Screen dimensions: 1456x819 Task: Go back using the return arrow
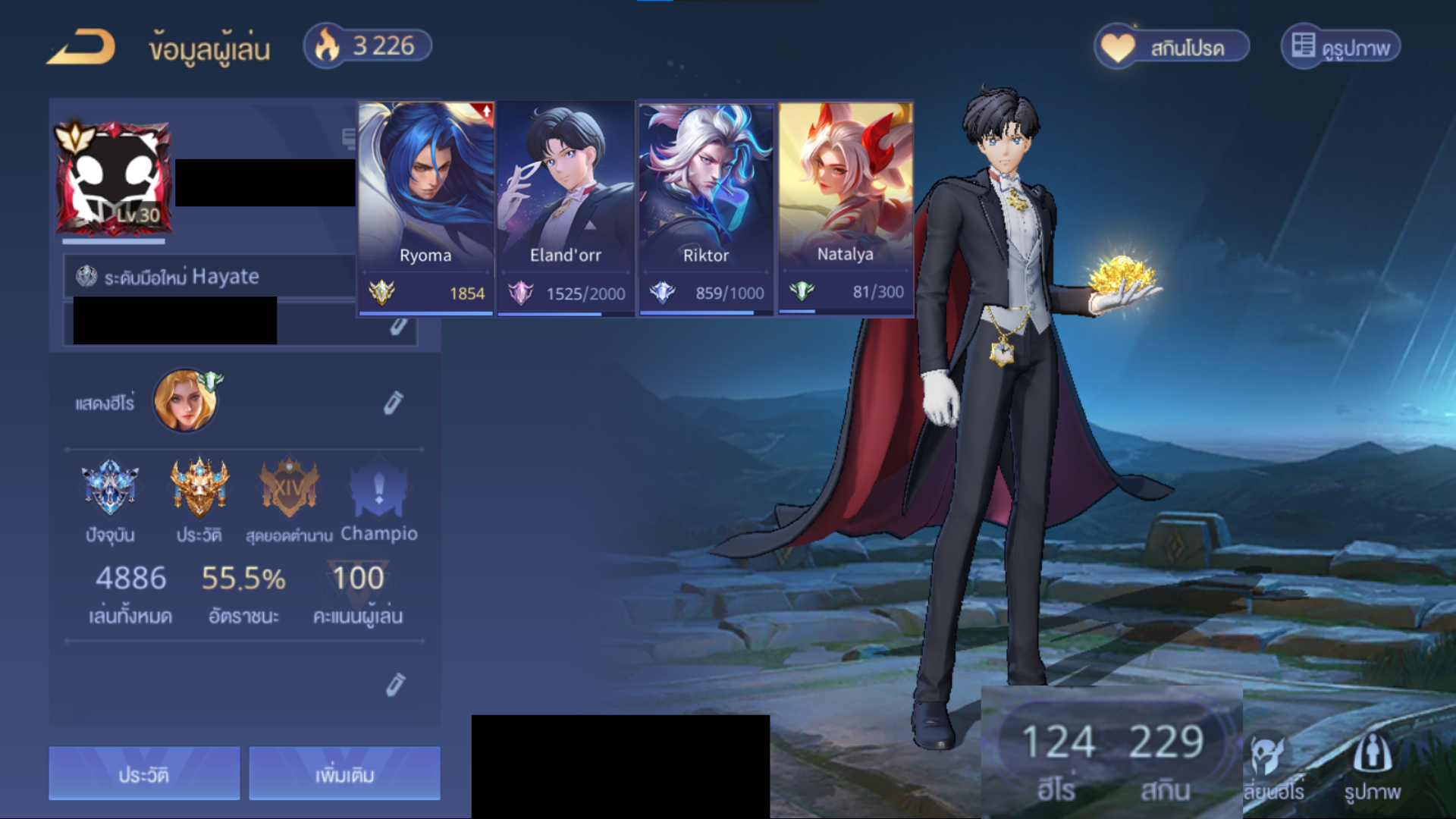pyautogui.click(x=81, y=47)
